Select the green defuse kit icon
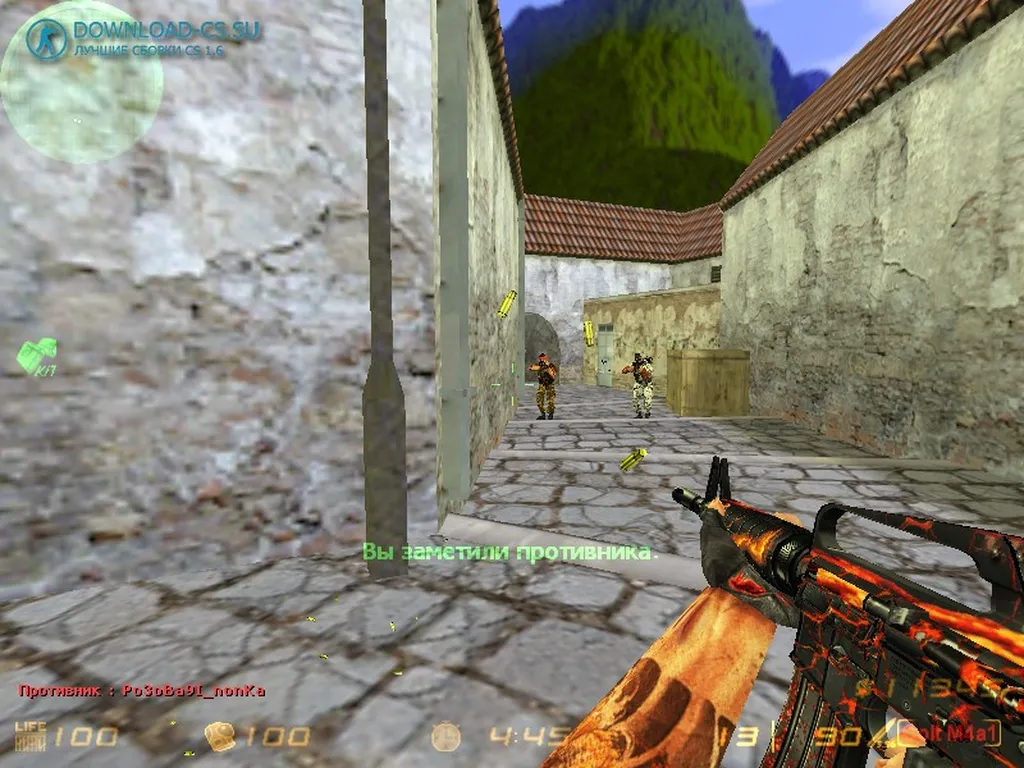This screenshot has width=1024, height=768. [x=37, y=354]
